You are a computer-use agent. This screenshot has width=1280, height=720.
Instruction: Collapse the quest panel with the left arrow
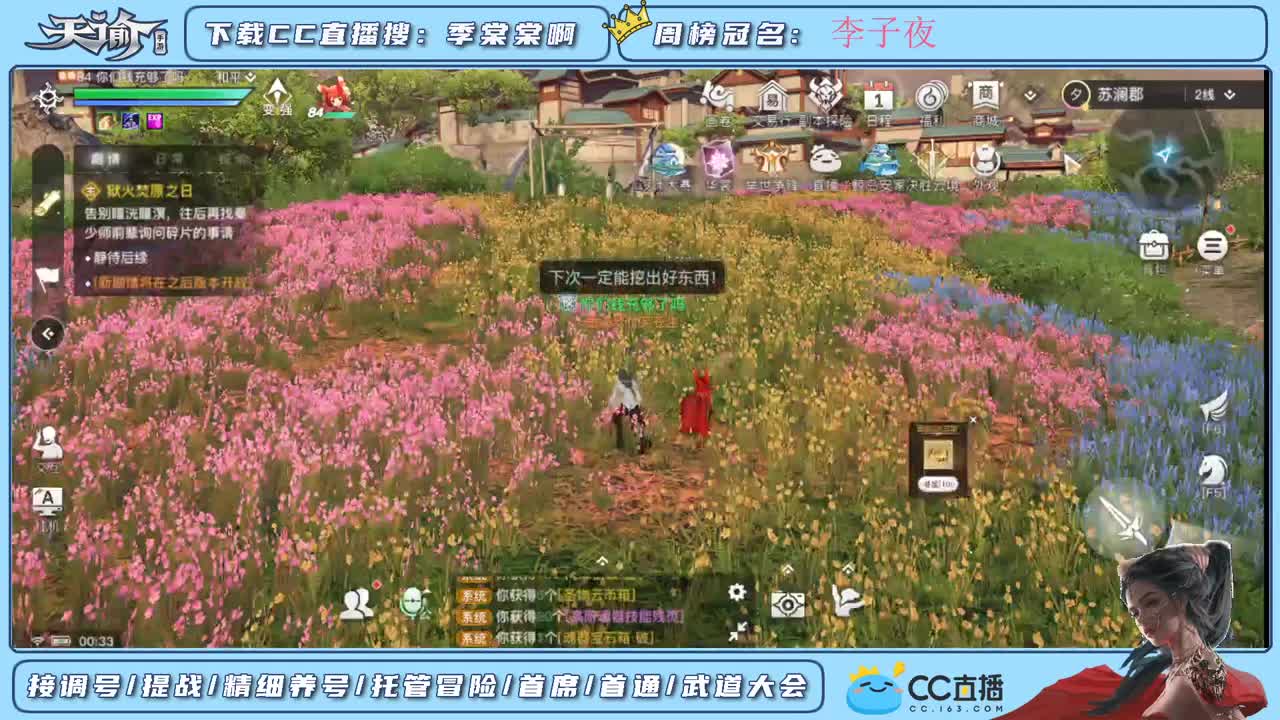coord(46,334)
